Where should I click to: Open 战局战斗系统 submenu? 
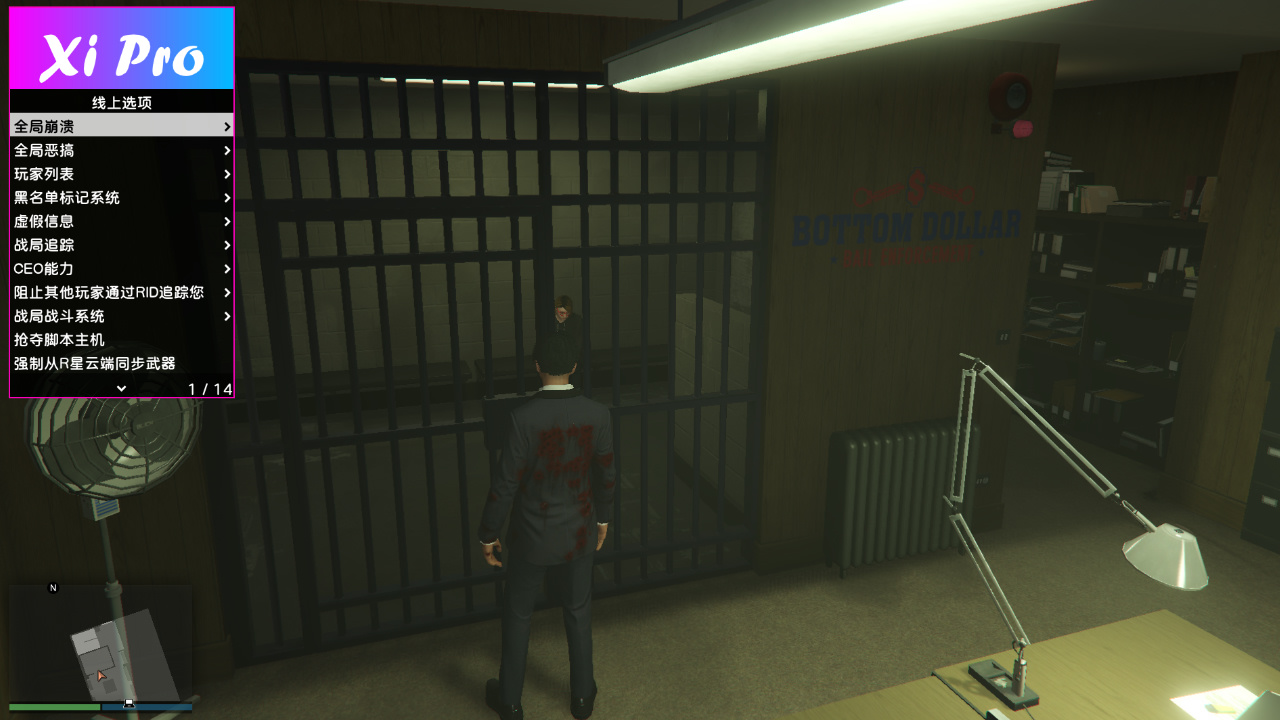[x=122, y=316]
